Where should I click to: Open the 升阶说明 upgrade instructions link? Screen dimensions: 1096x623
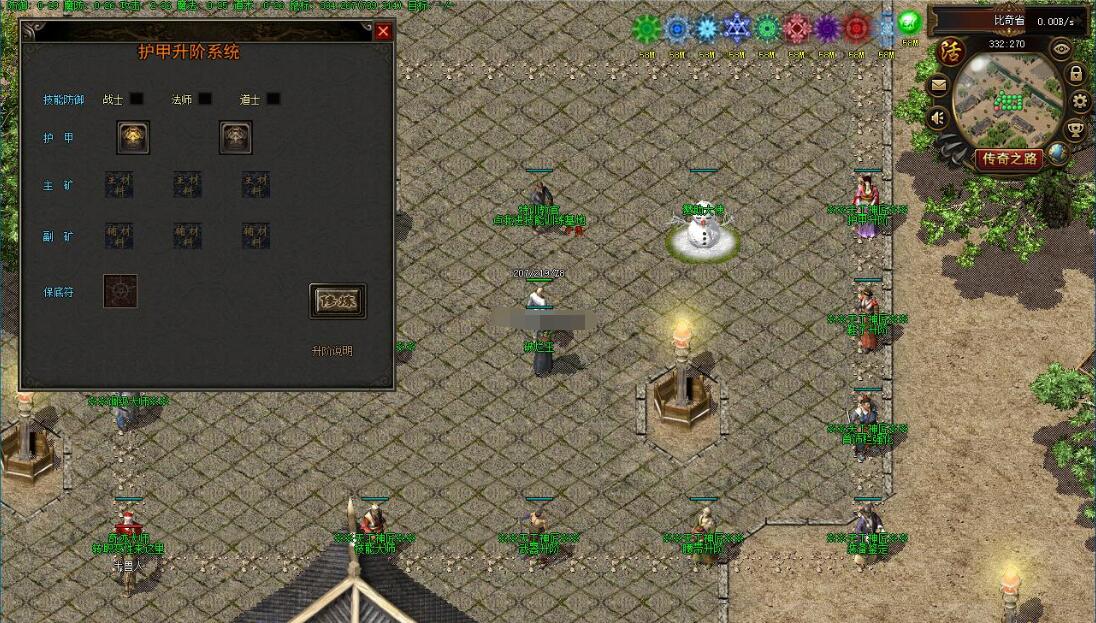[332, 351]
